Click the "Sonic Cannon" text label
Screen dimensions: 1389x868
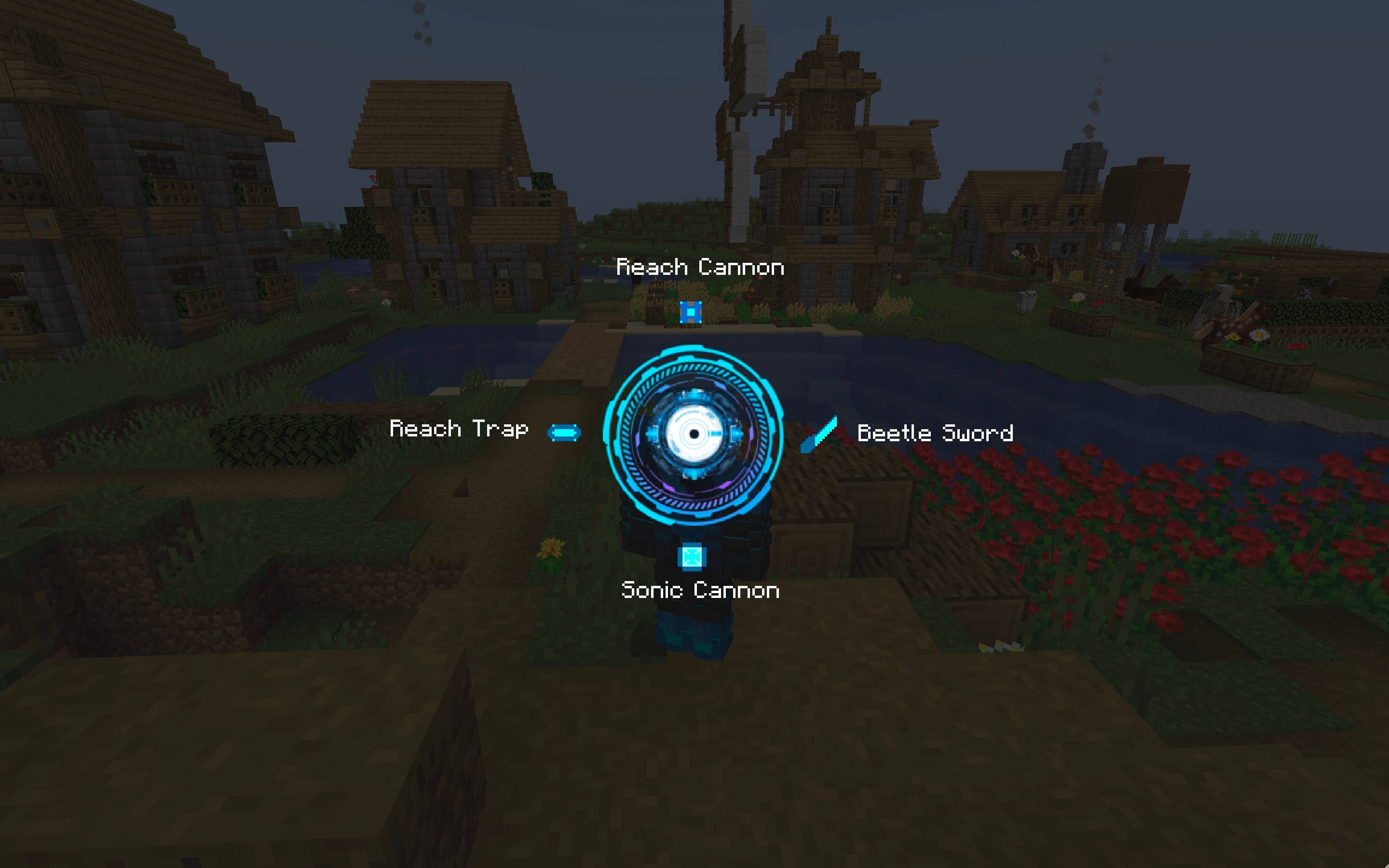[x=699, y=590]
